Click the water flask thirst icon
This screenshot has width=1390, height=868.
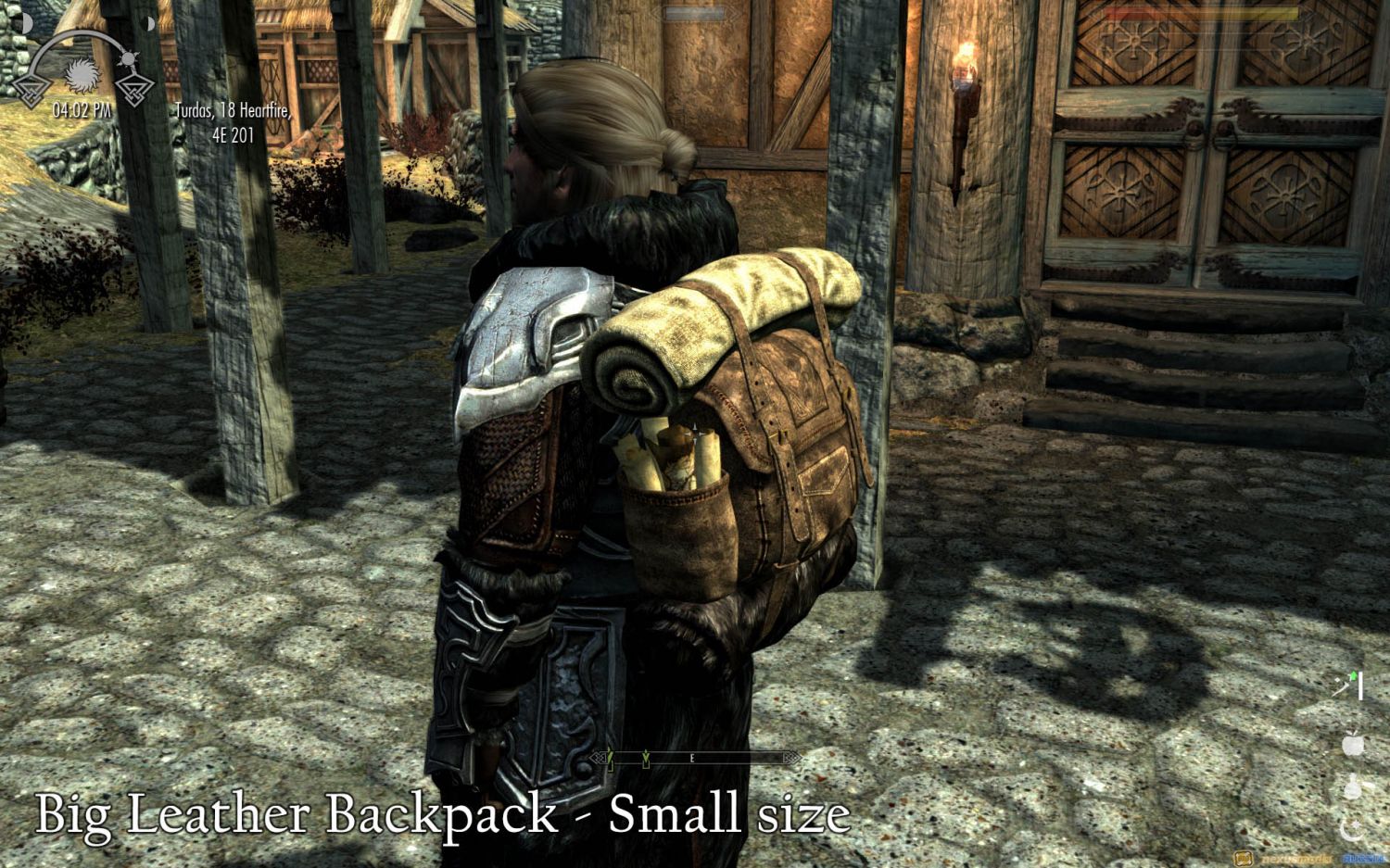coord(1354,786)
